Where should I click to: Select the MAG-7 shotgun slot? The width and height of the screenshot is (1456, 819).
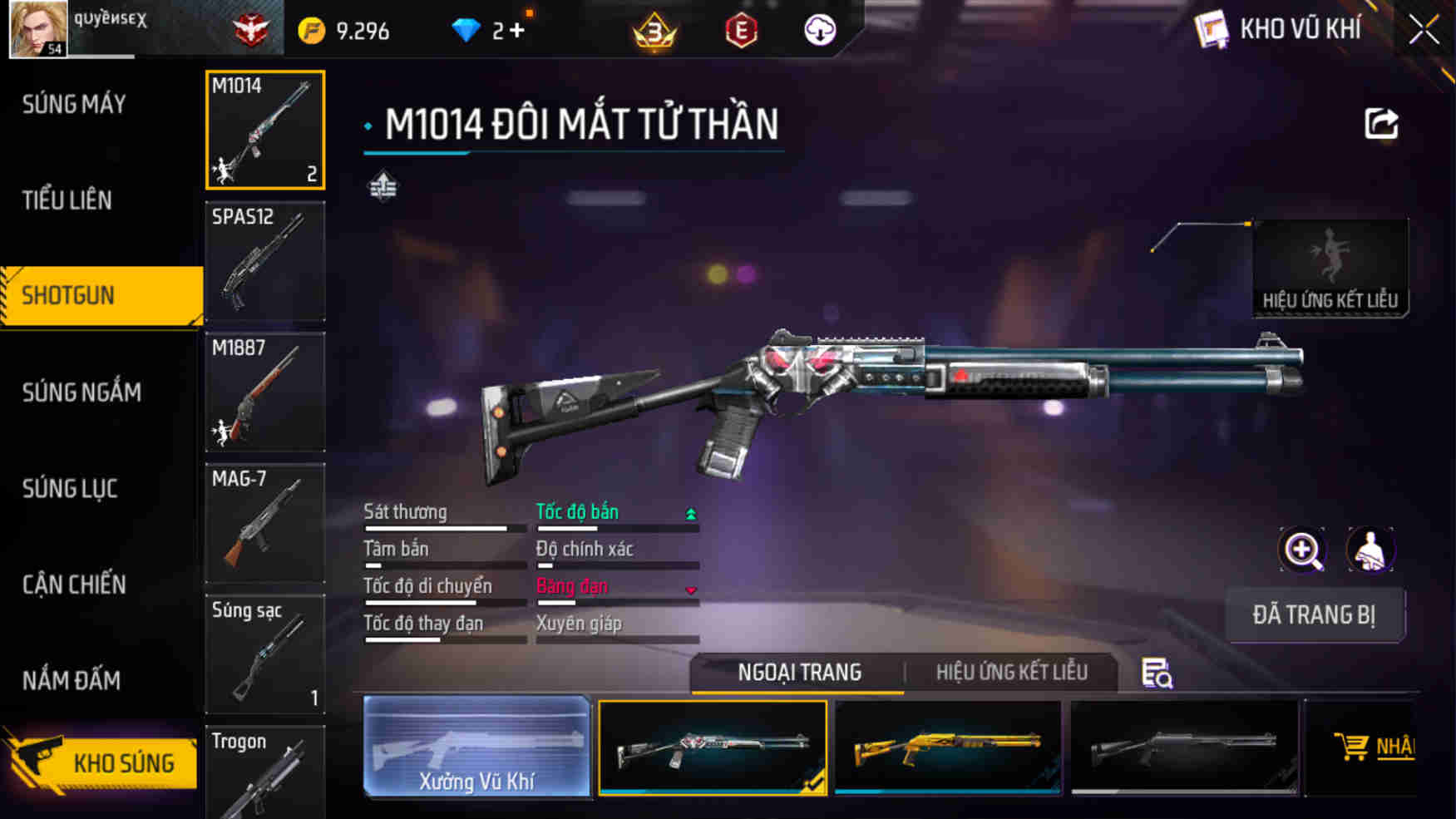pyautogui.click(x=265, y=522)
